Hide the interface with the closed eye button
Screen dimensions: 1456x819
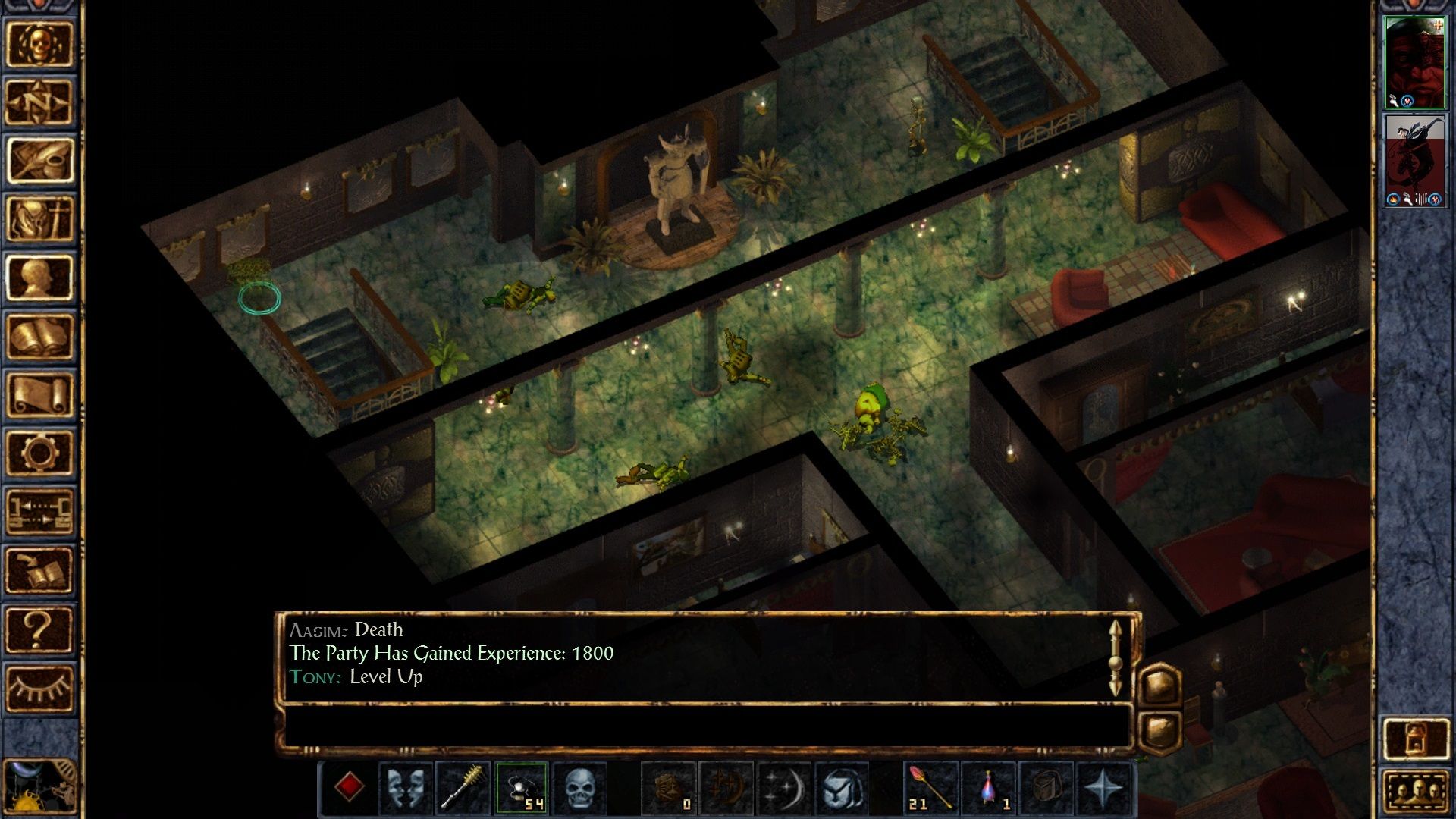[x=39, y=687]
